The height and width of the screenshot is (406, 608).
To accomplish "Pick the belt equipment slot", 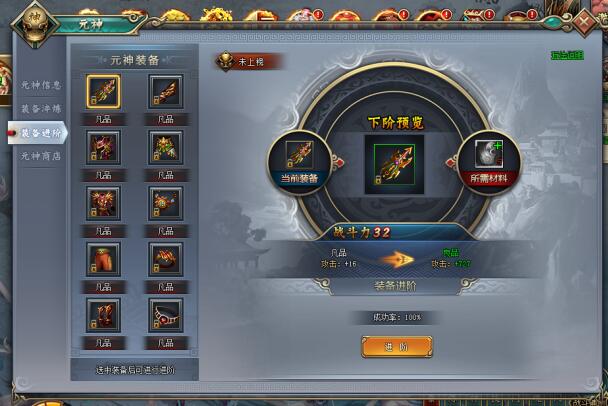I will point(165,314).
